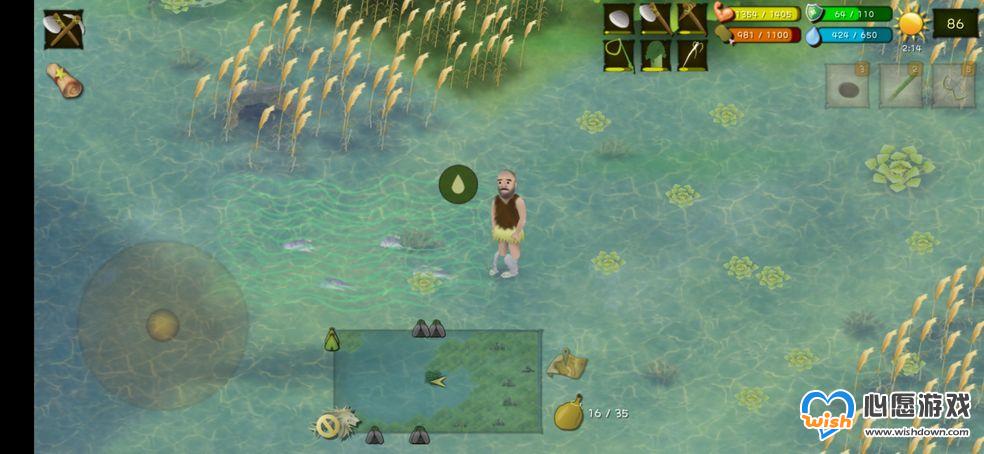Screen dimensions: 984x454
Task: Select the wooden crossed sticks equipment slot
Action: (x=692, y=19)
